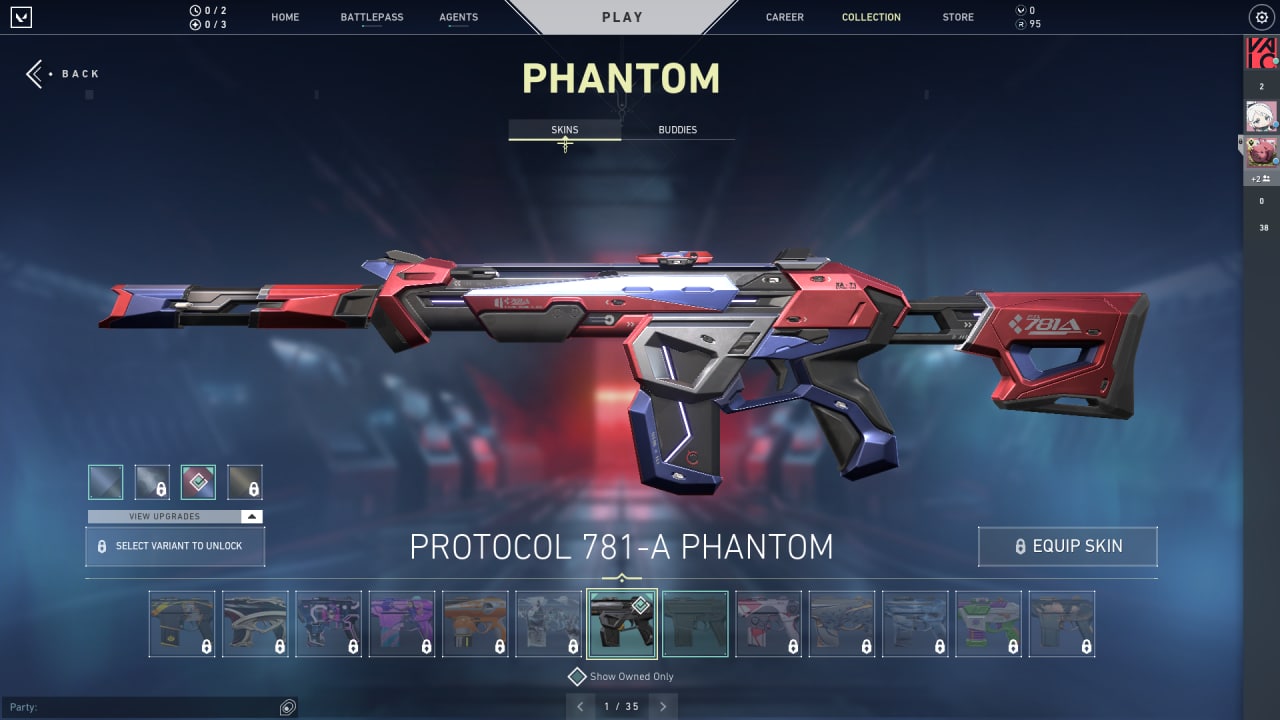Enable the Show Owned Only filter
The height and width of the screenshot is (720, 1280).
pyautogui.click(x=577, y=676)
